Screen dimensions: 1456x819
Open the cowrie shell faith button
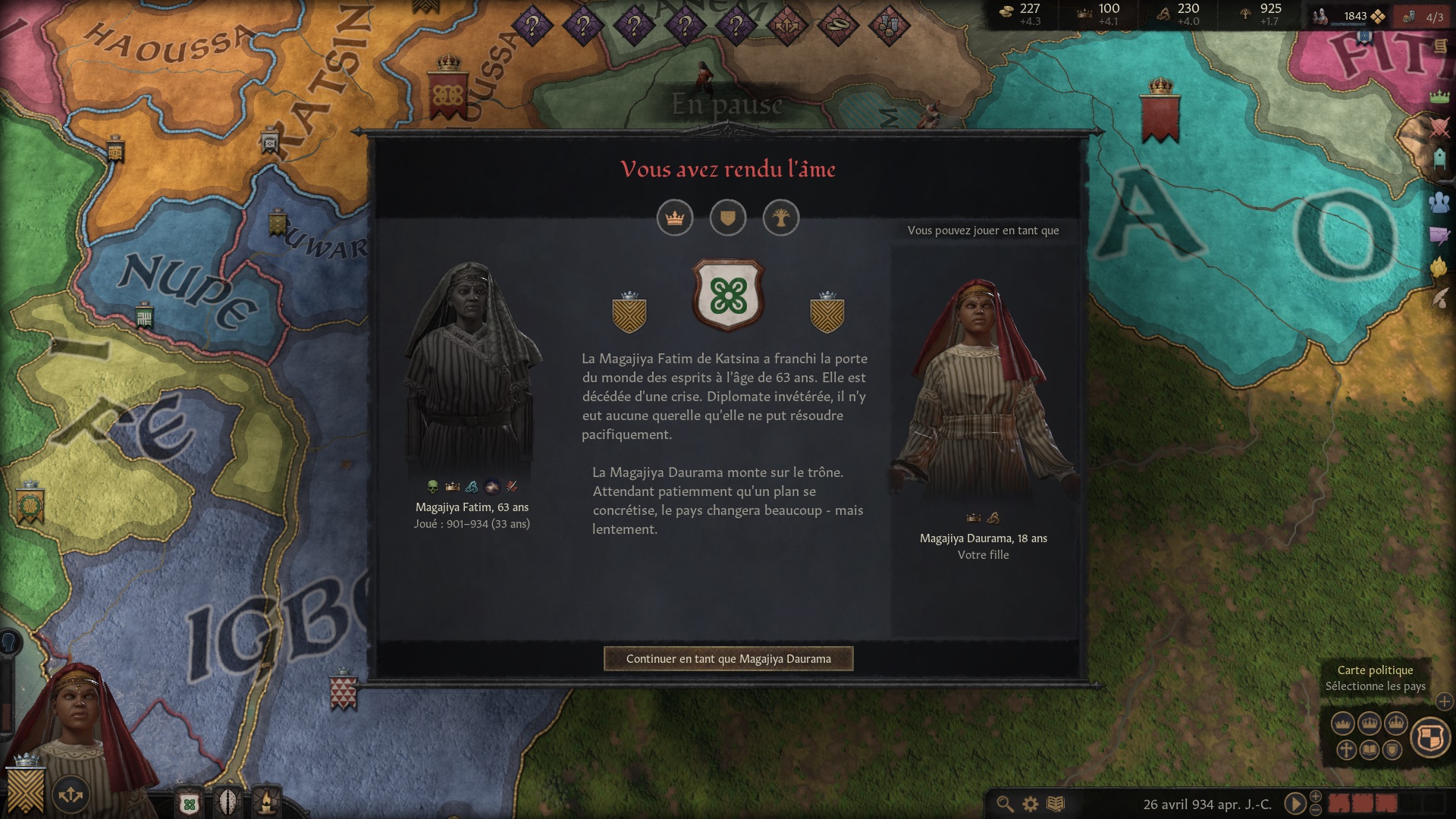(228, 802)
